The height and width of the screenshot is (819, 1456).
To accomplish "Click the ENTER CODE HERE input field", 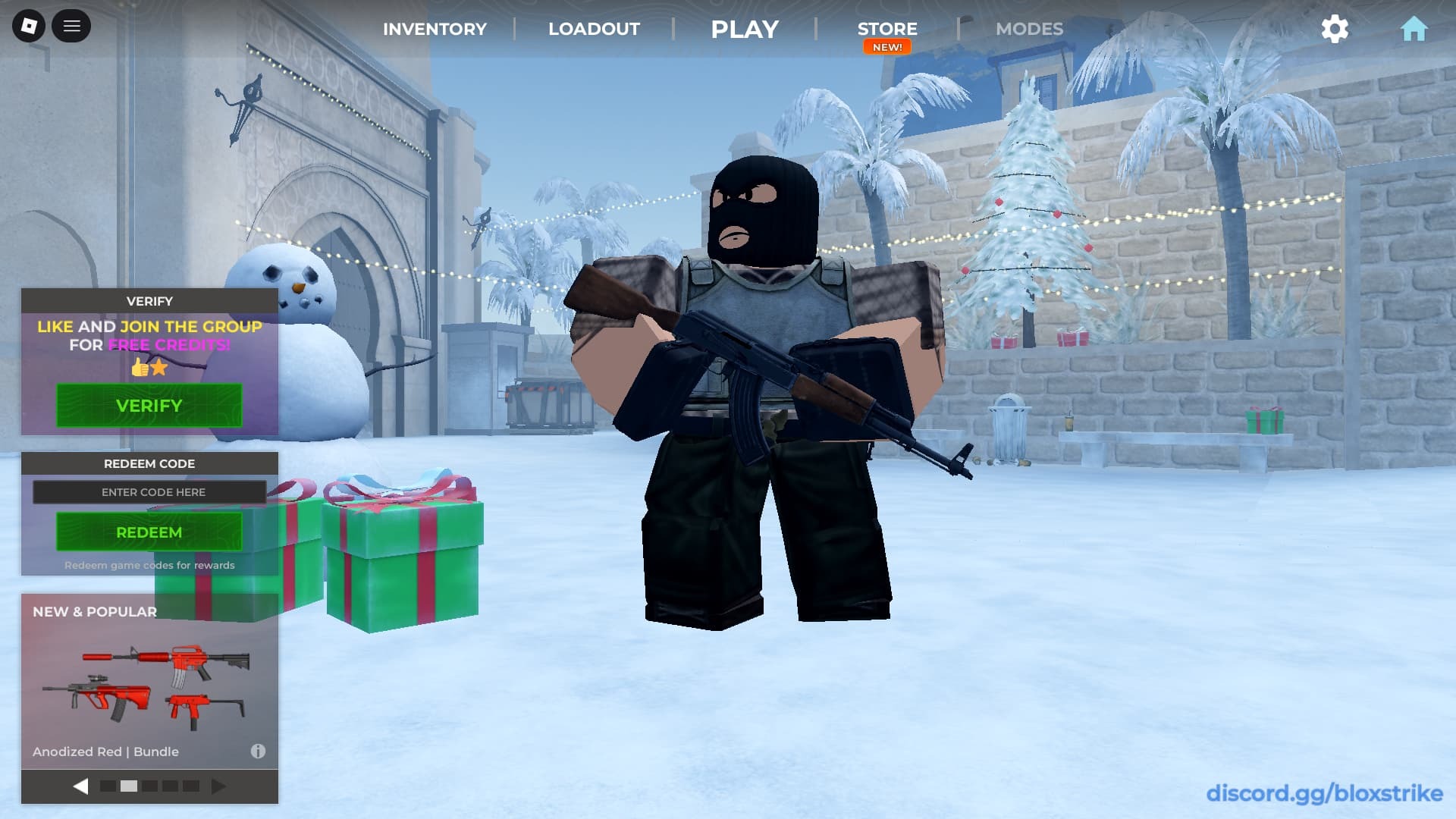I will point(149,492).
